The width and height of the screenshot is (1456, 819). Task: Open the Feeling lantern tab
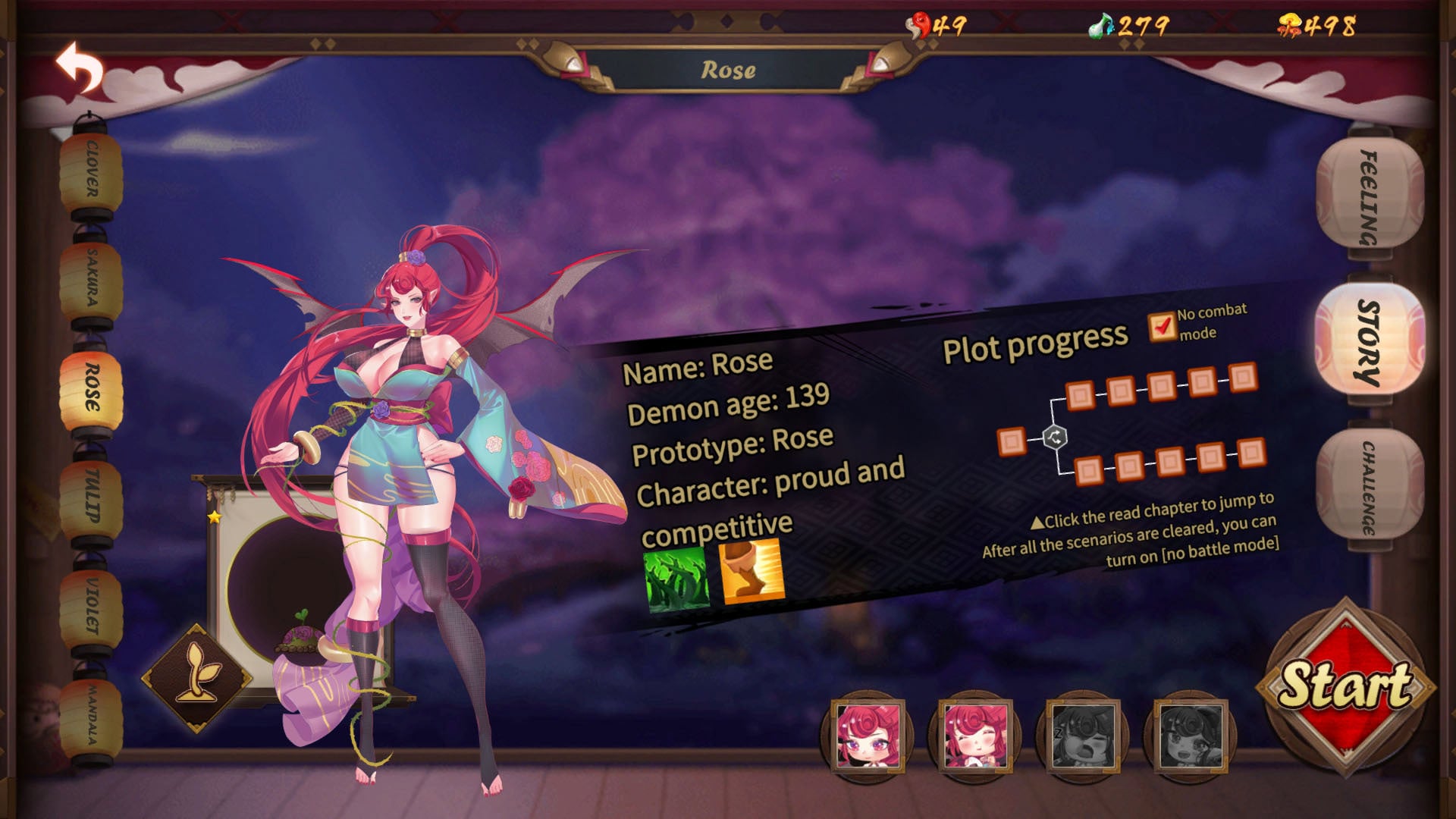tap(1369, 196)
